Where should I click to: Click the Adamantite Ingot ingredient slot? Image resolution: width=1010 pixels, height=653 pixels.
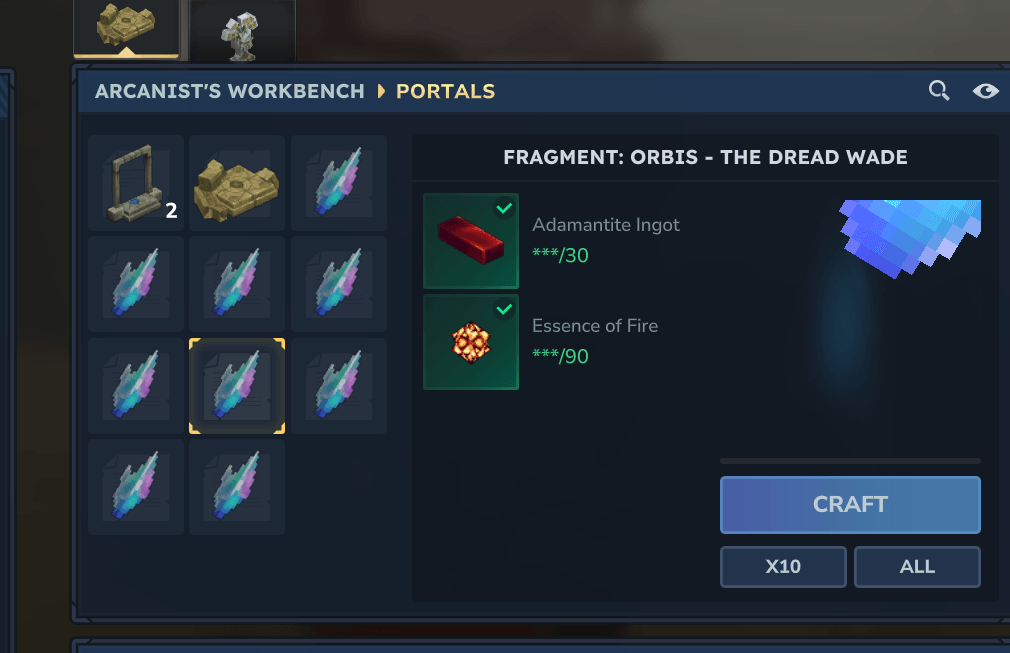coord(471,241)
